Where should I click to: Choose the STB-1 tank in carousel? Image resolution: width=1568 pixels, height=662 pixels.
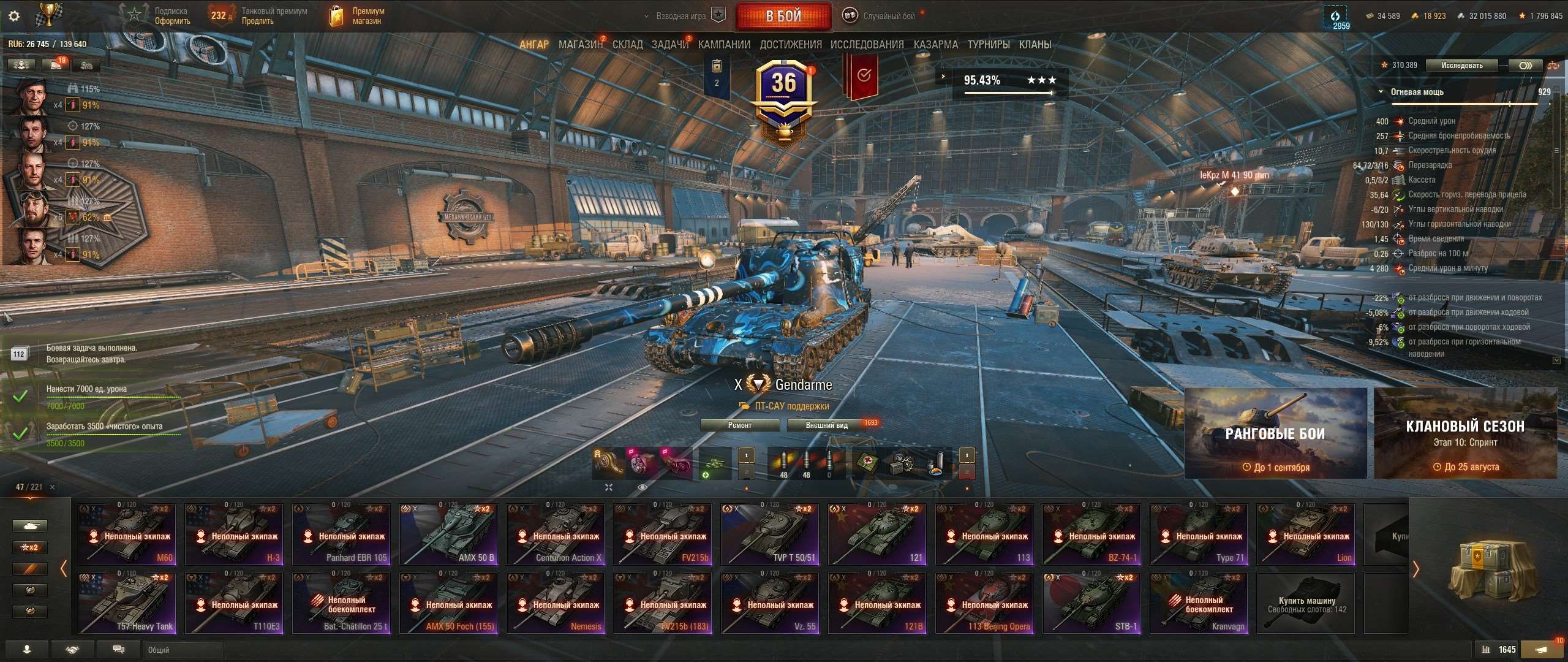pos(1091,603)
